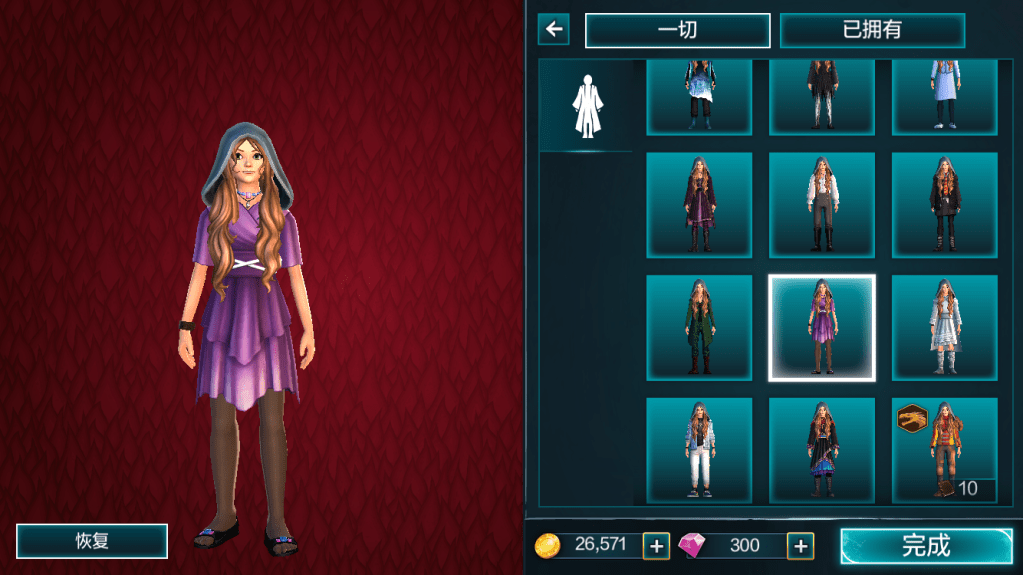Buy more pink gems with the plus button
This screenshot has height=575, width=1023.
tap(800, 546)
